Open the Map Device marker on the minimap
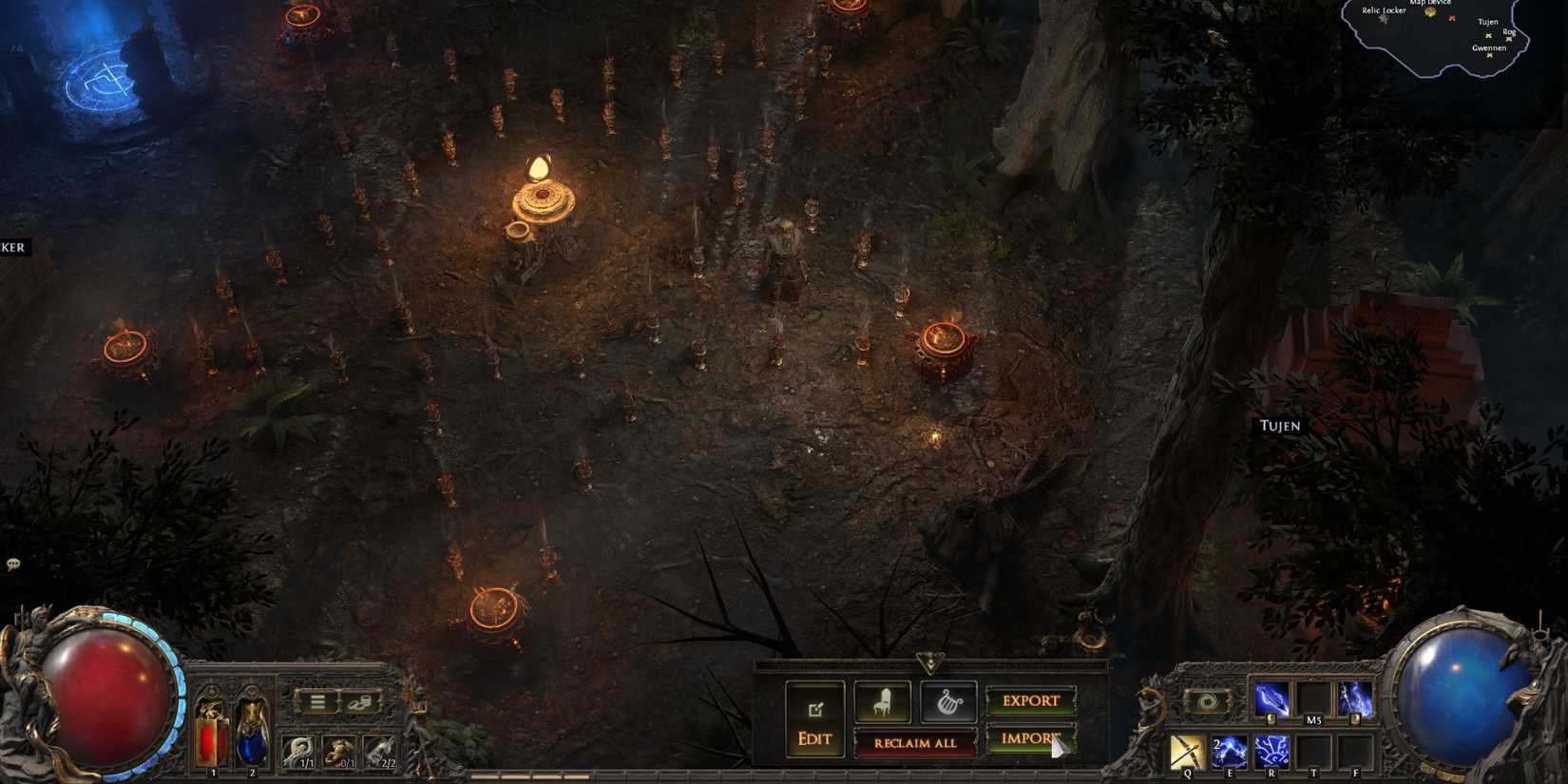 1430,12
